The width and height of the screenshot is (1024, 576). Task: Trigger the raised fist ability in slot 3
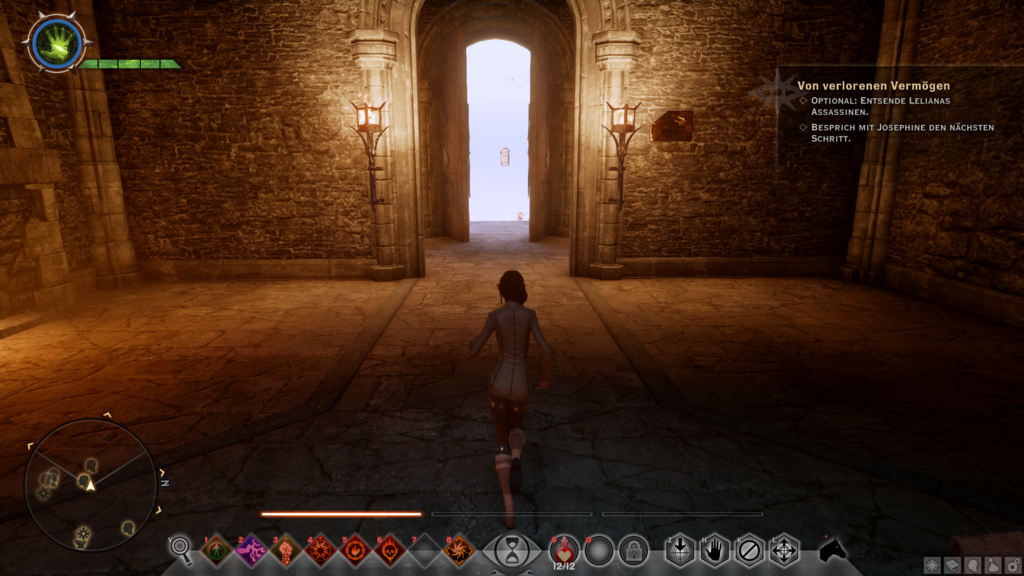pos(286,549)
